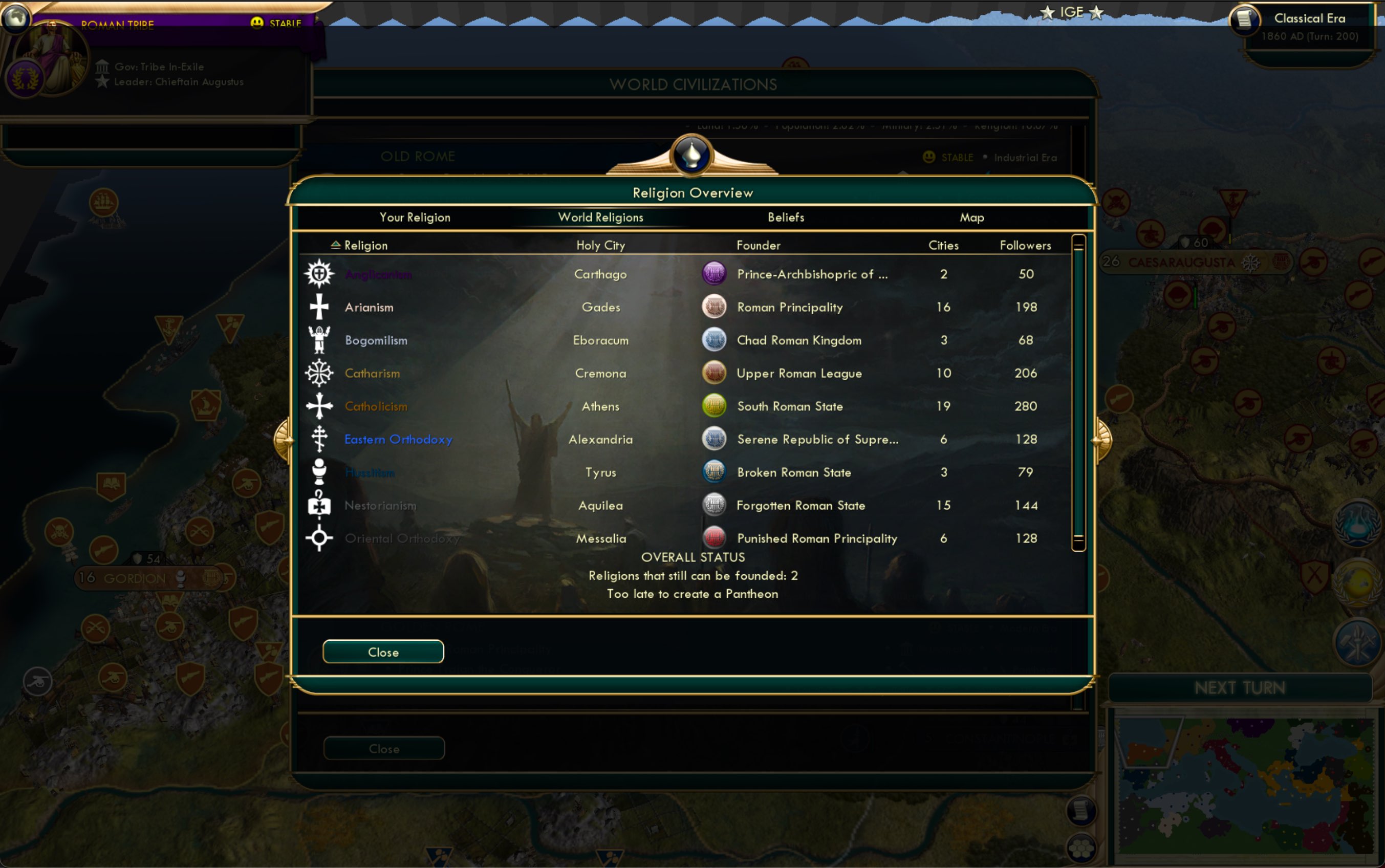Click the right golden page arrow
Viewport: 1385px width, 868px height.
tap(1101, 439)
